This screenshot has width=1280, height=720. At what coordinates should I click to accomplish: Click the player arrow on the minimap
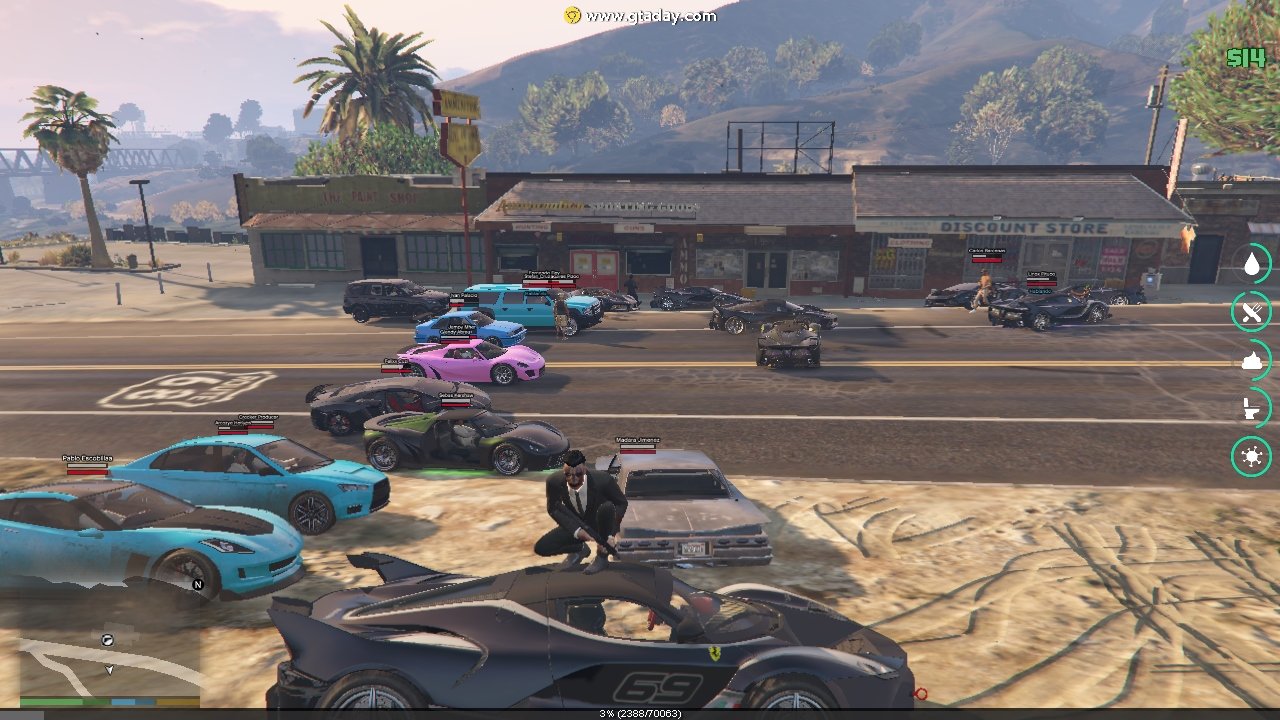click(x=110, y=668)
